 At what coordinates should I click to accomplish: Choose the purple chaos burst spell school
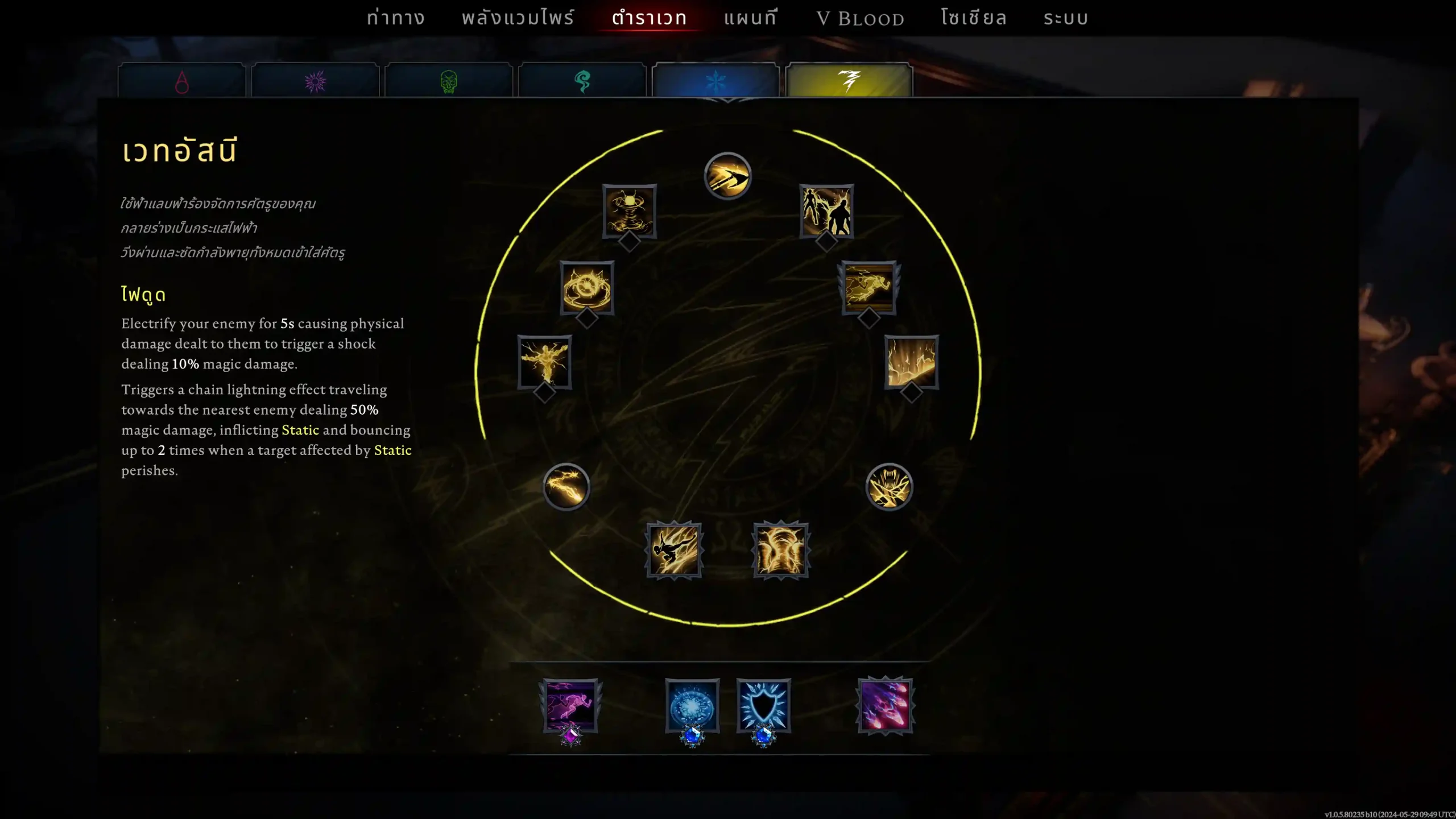pos(315,81)
